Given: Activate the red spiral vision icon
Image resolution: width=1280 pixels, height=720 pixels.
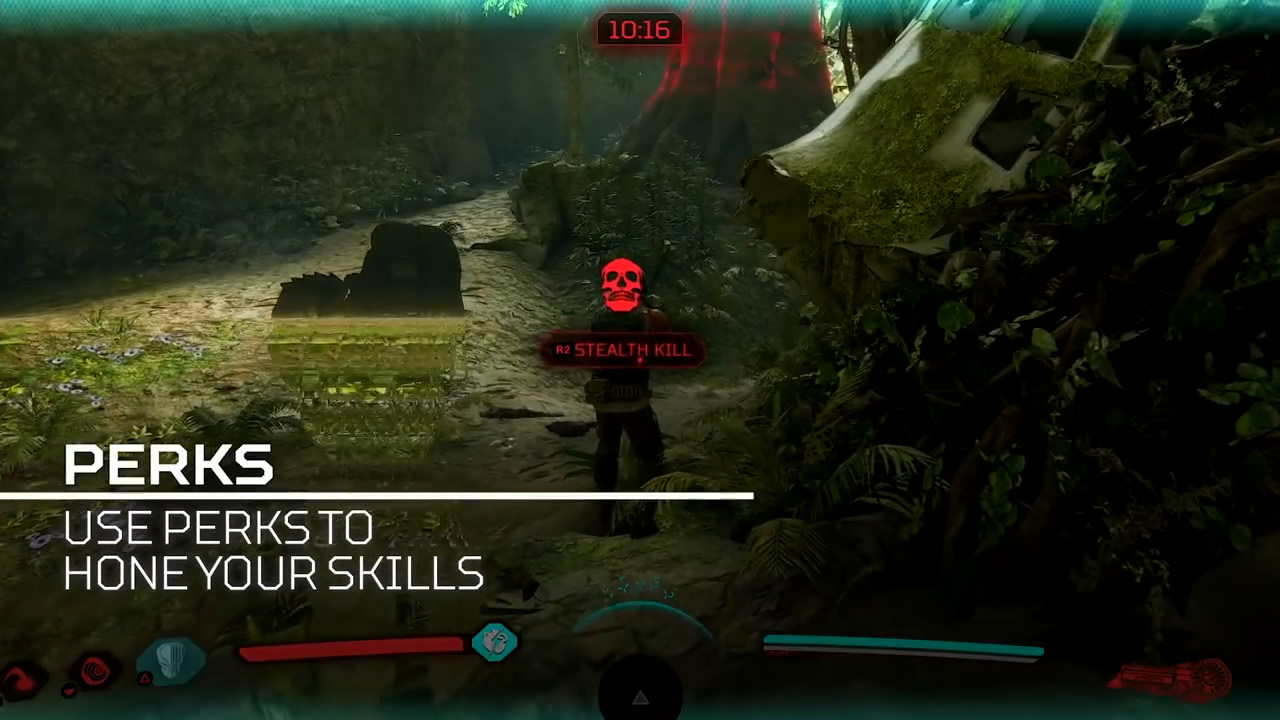Looking at the screenshot, I should [97, 669].
